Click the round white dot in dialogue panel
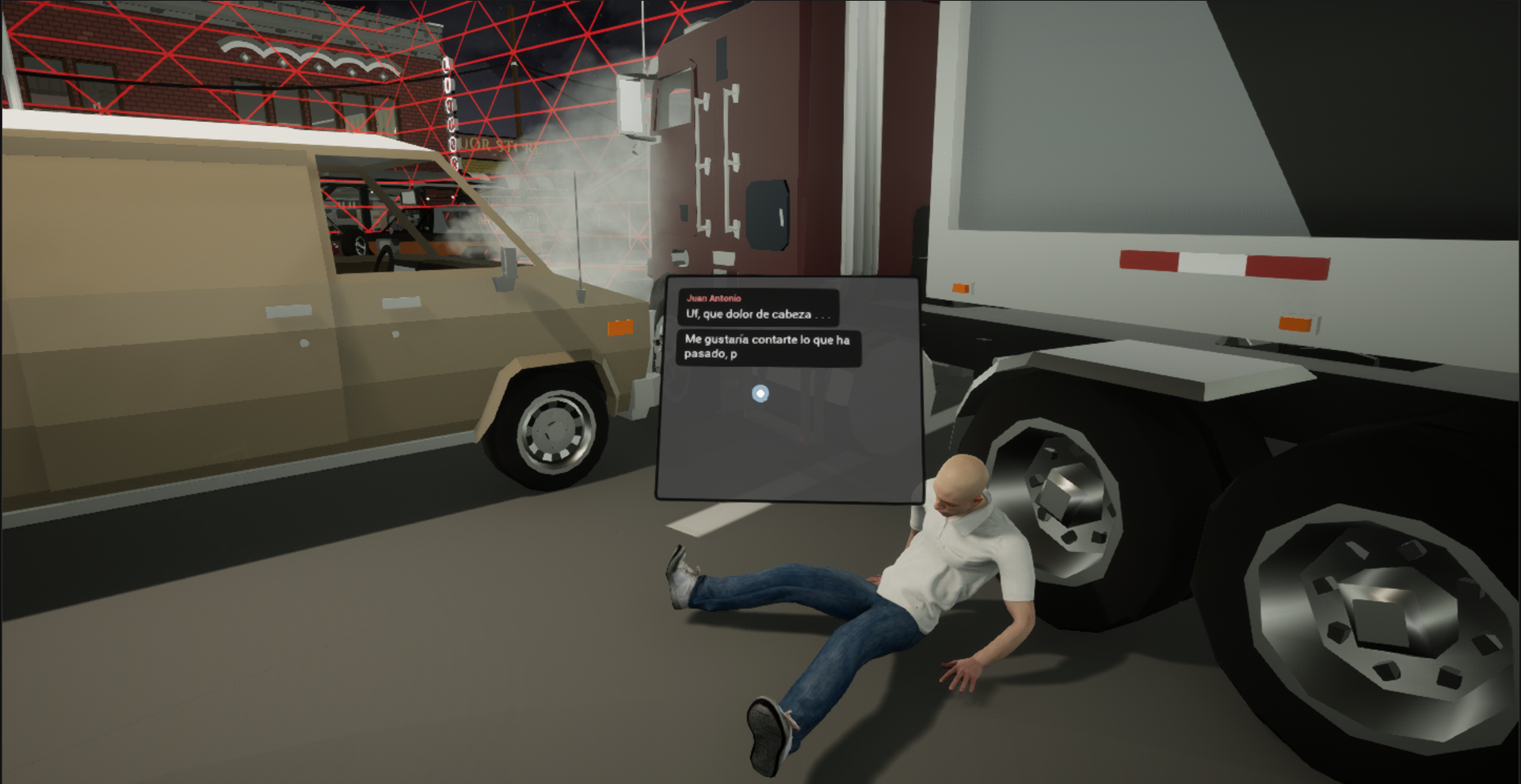 pos(760,394)
